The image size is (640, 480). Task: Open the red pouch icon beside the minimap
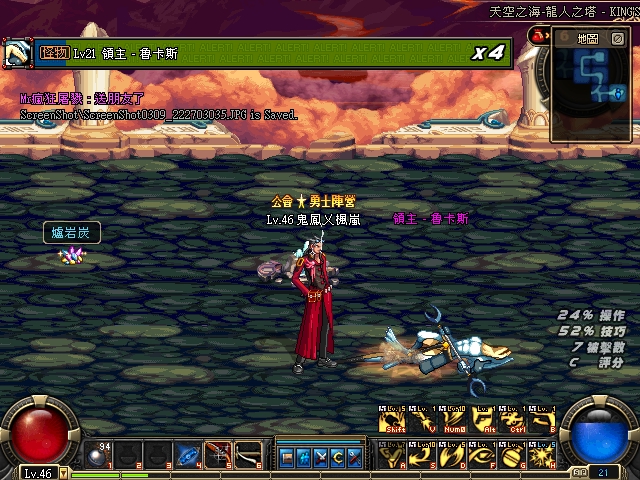[x=540, y=36]
